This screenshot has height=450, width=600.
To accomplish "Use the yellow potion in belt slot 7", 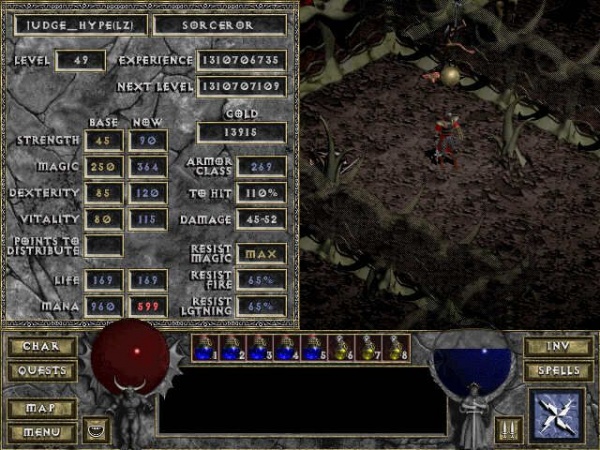I will pyautogui.click(x=369, y=349).
